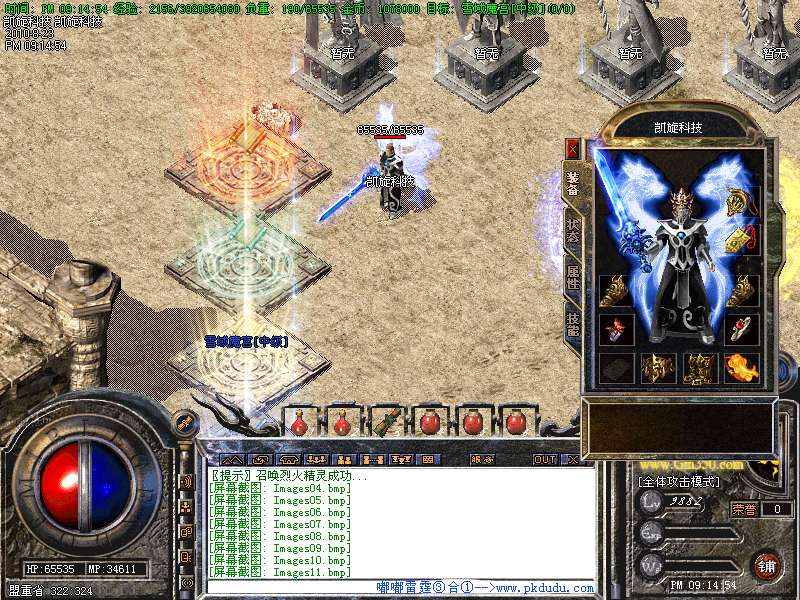Close the character equipment panel
The image size is (800, 600).
point(573,149)
